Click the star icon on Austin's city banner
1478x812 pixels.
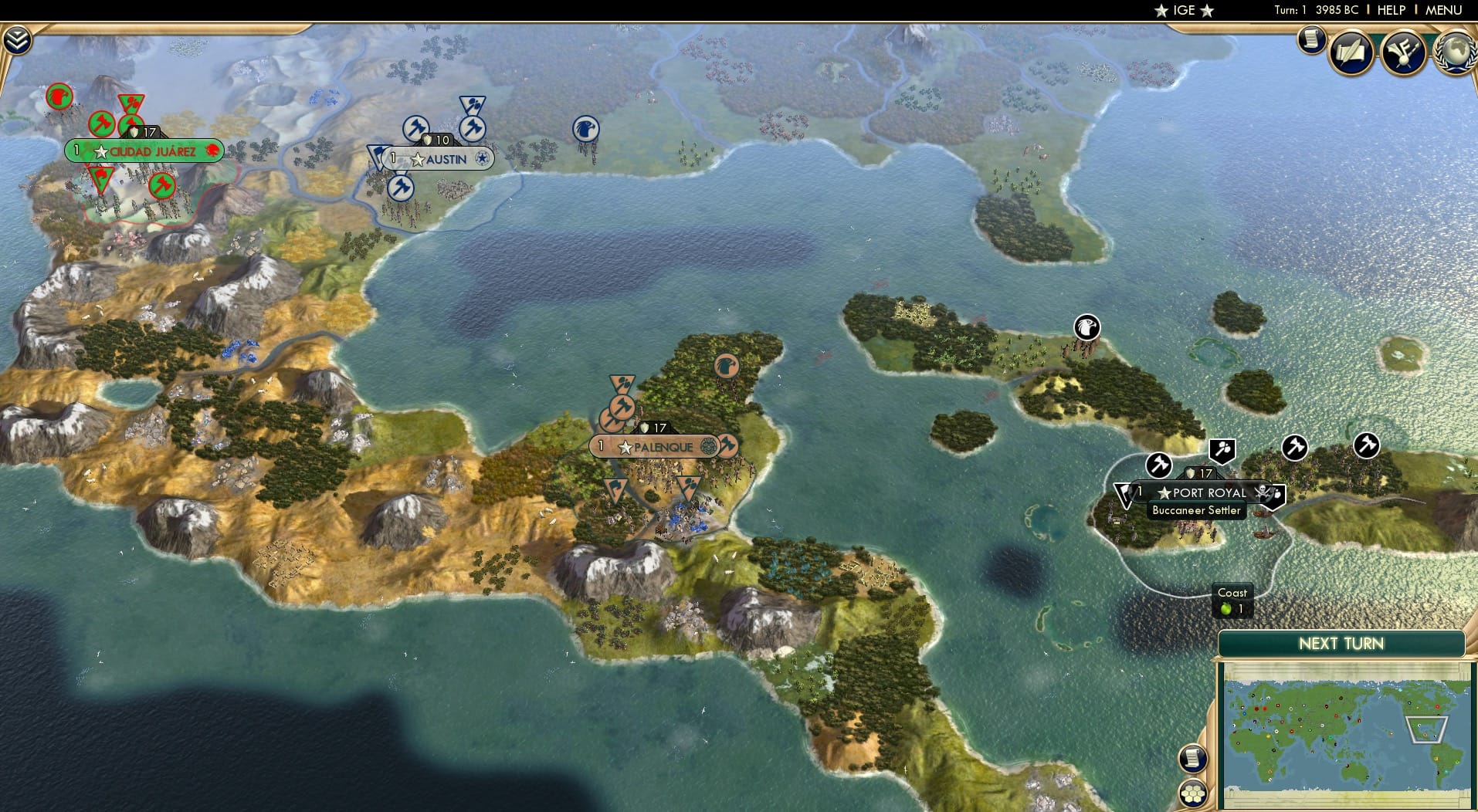coord(418,160)
